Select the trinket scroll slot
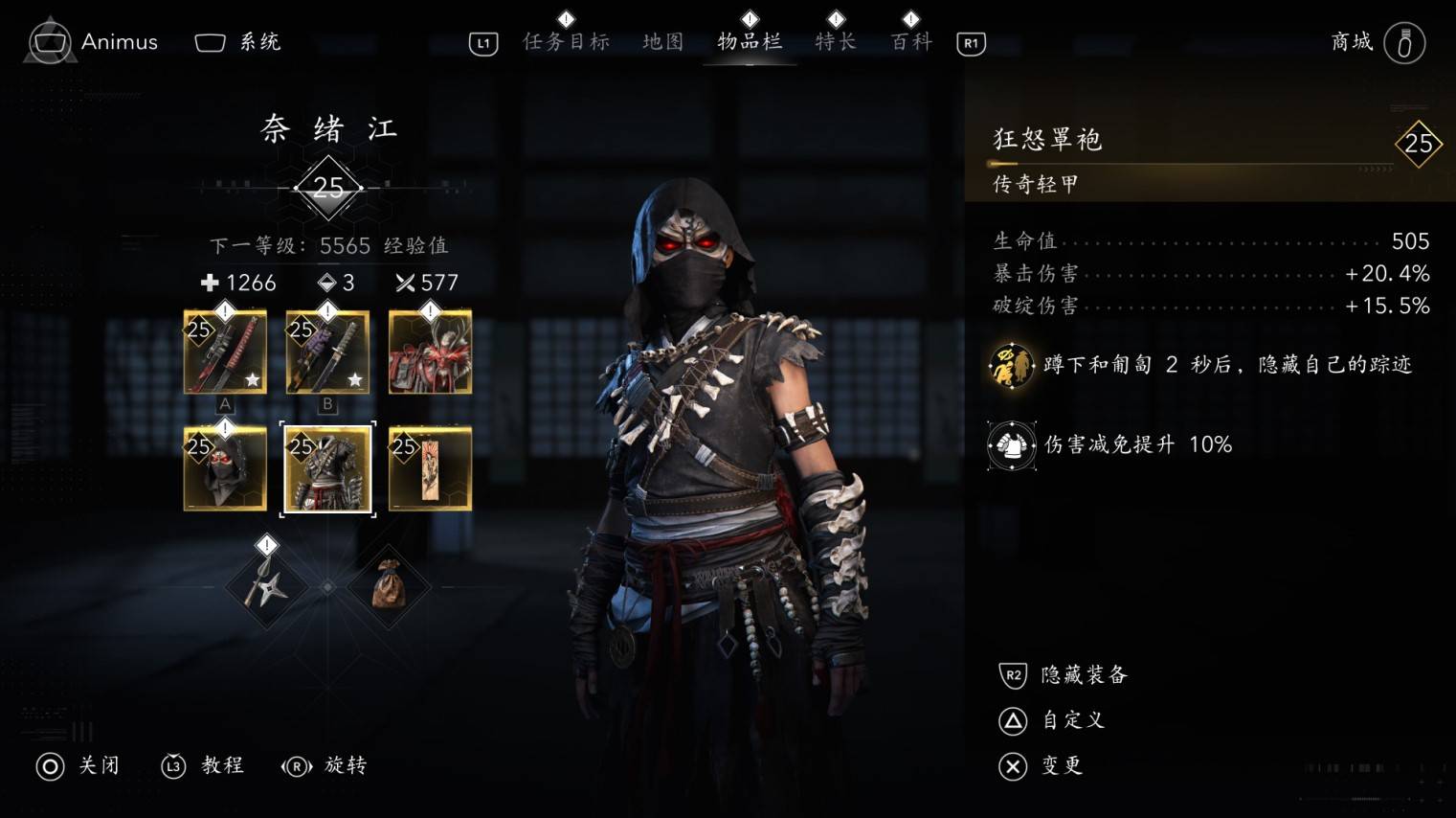1456x818 pixels. (430, 468)
